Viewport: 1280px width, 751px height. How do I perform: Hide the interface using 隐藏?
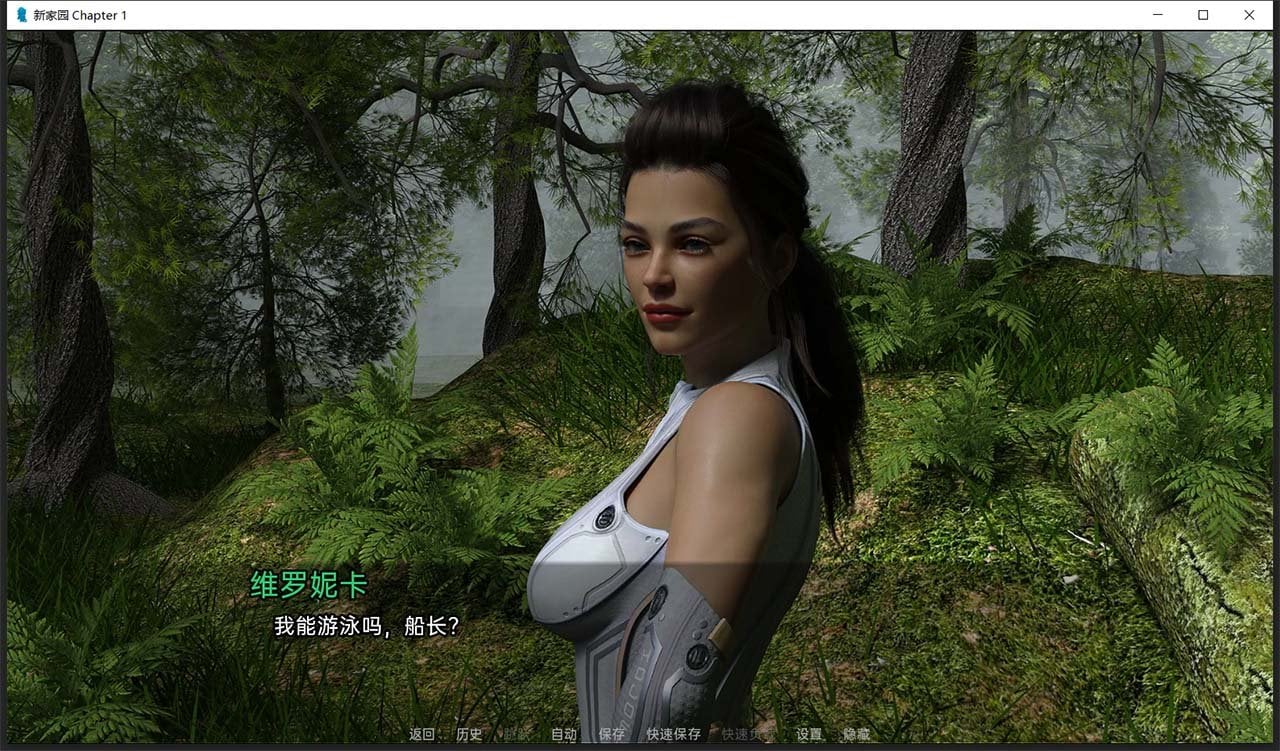coord(855,735)
